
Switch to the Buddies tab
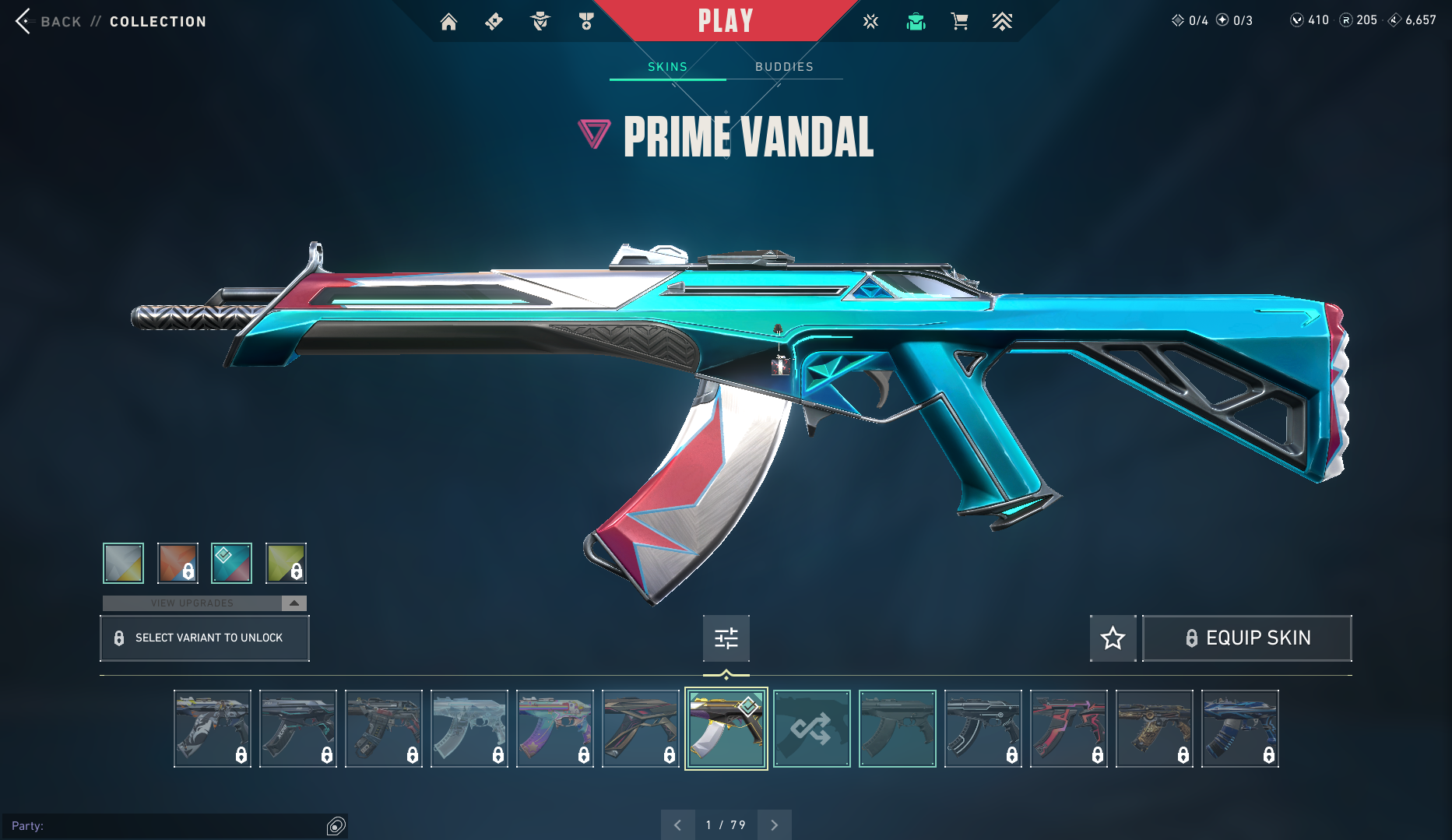[783, 66]
